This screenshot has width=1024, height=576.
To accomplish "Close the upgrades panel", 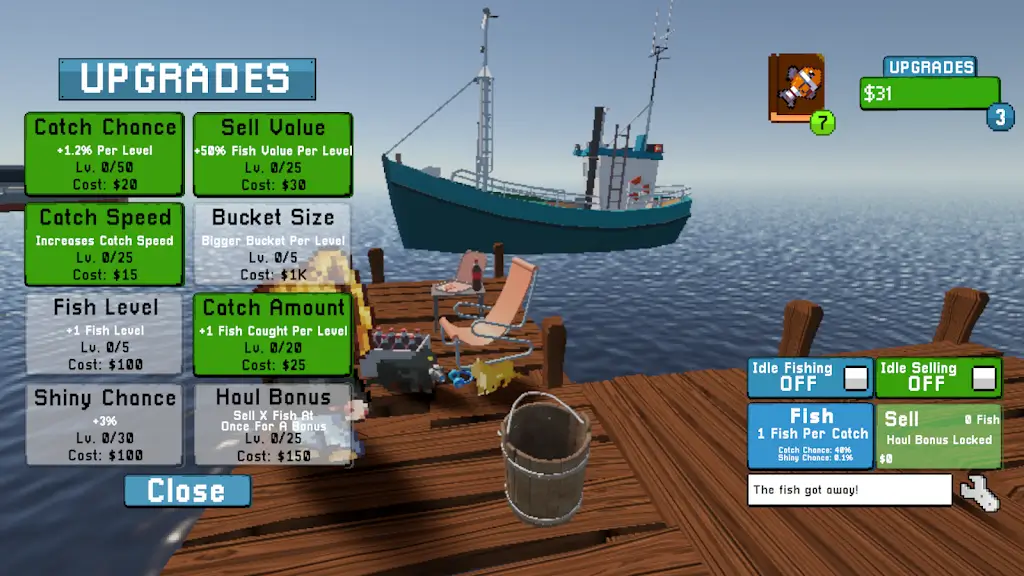I will click(x=187, y=491).
